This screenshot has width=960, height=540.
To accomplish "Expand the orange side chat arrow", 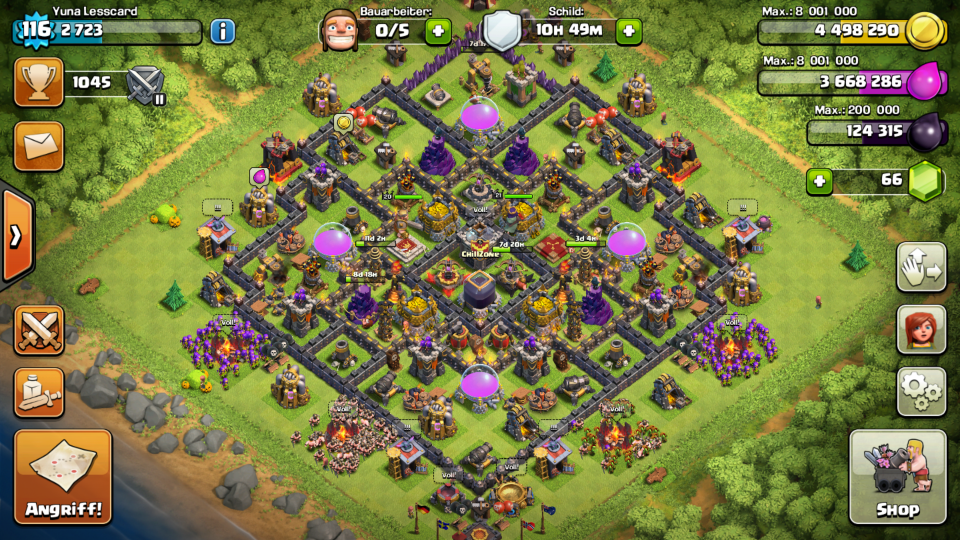I will point(15,236).
